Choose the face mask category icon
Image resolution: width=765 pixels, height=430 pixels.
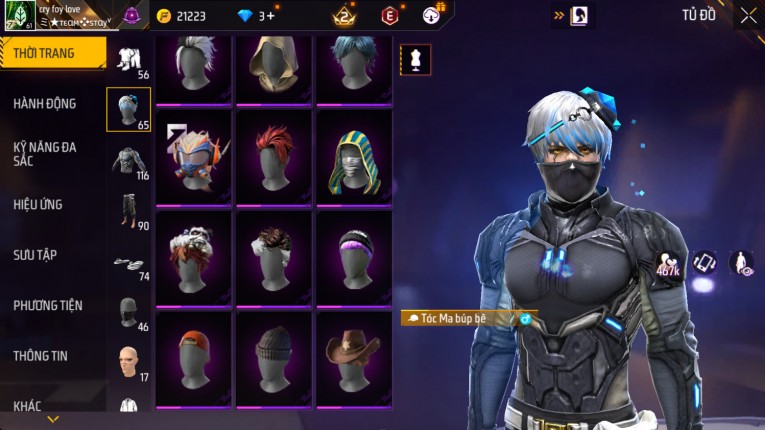128,311
